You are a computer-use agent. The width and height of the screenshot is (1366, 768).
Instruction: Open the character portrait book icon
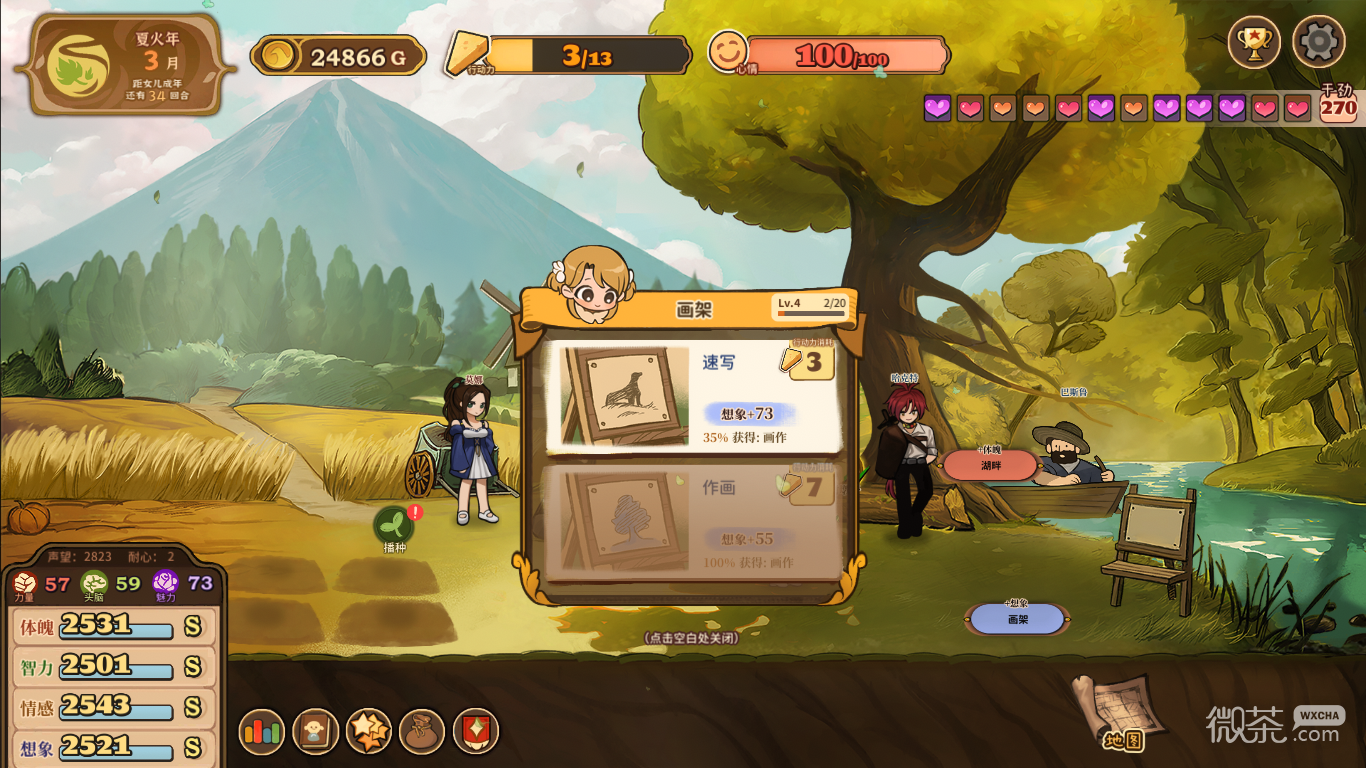point(315,732)
